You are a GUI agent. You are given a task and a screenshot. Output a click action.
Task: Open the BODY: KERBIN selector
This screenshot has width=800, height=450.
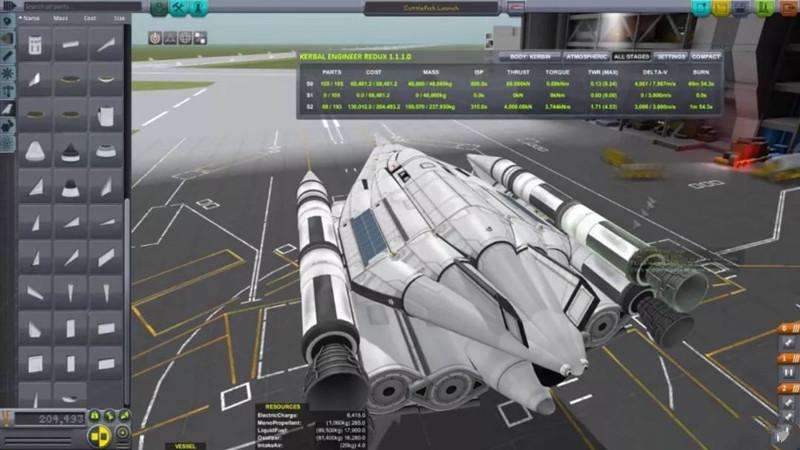click(526, 56)
